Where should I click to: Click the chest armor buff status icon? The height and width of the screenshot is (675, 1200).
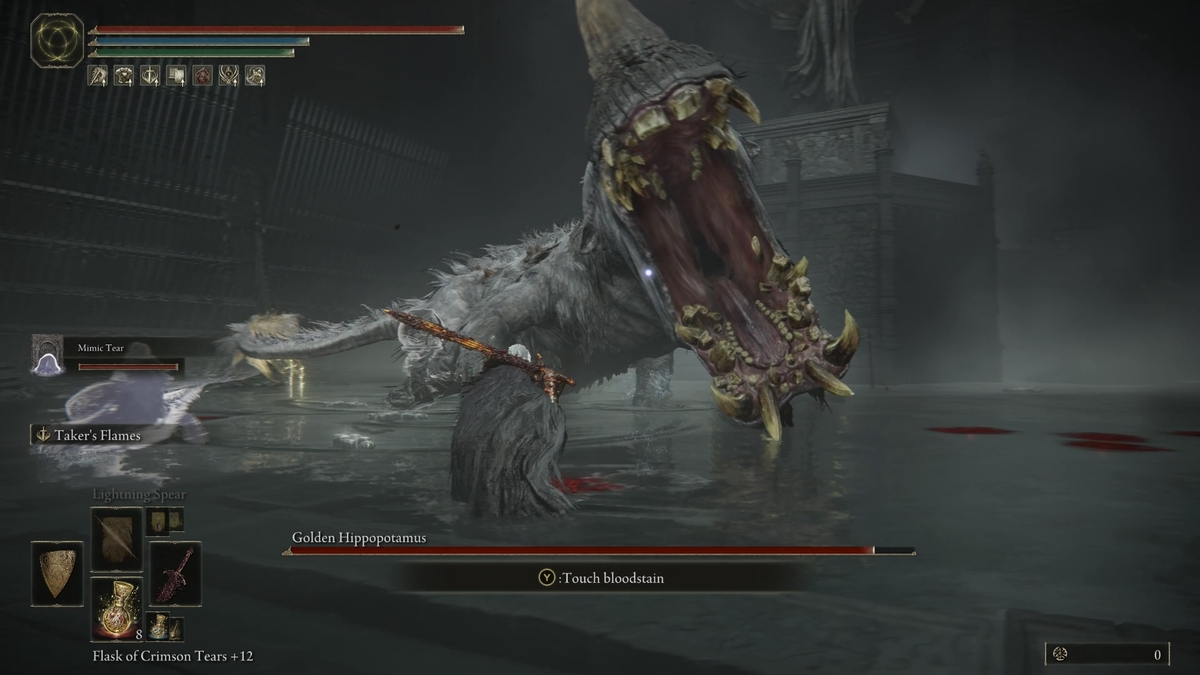click(x=124, y=75)
